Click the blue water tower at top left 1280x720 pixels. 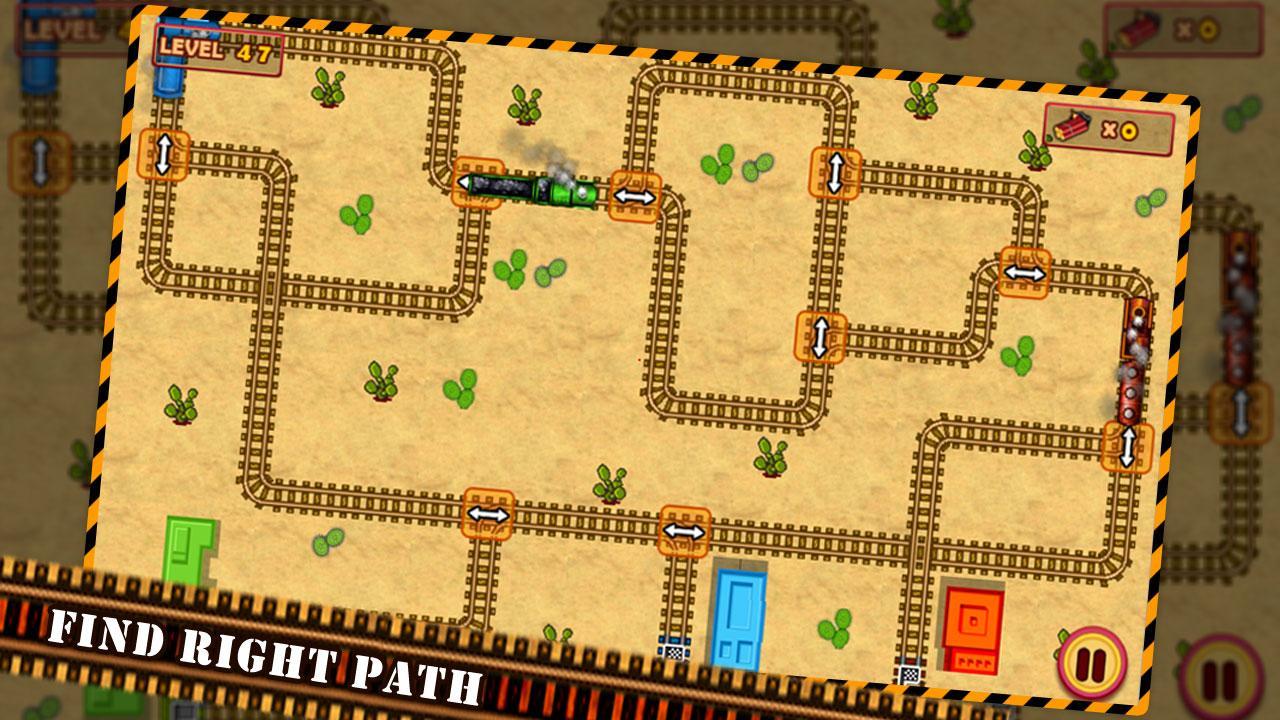coord(167,82)
